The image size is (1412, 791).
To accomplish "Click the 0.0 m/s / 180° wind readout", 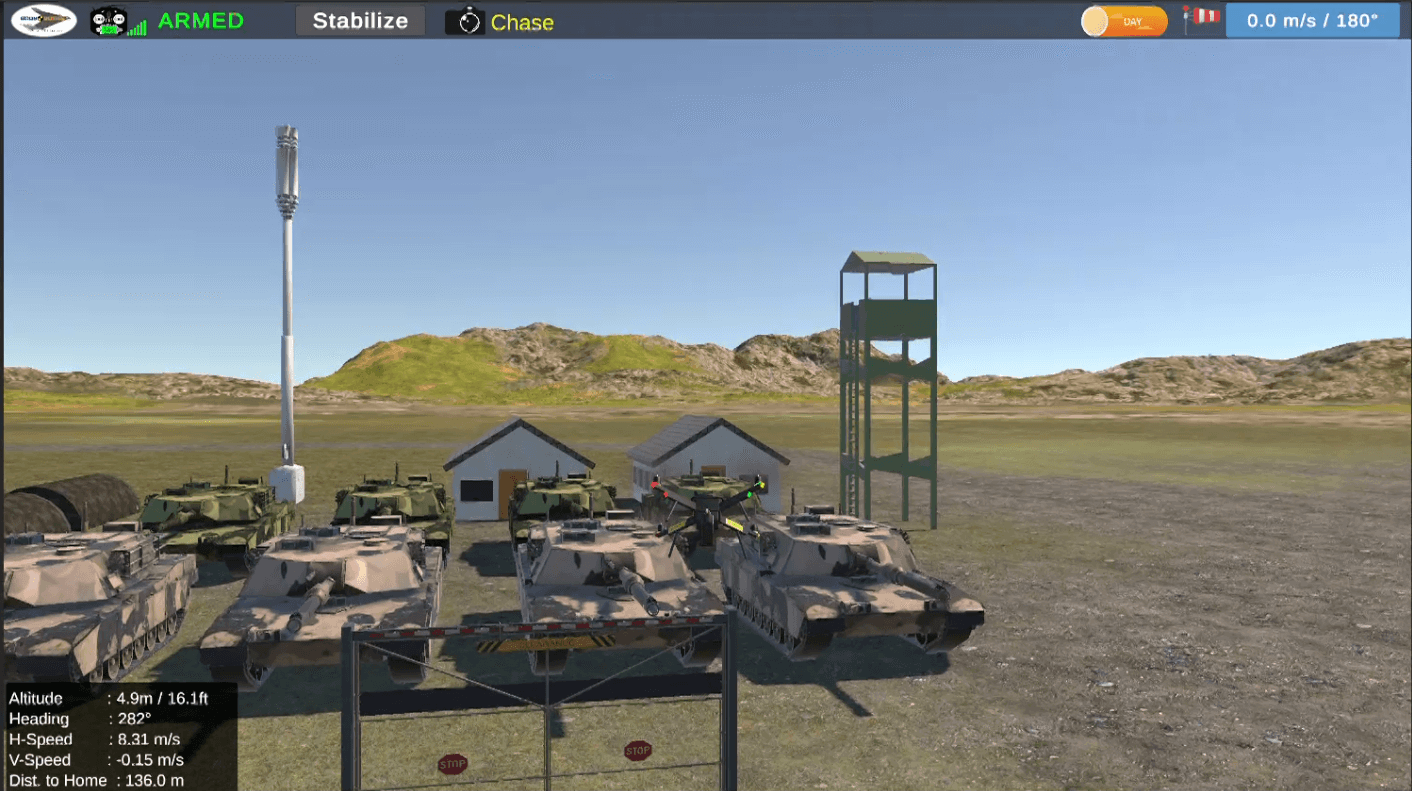I will tap(1312, 19).
